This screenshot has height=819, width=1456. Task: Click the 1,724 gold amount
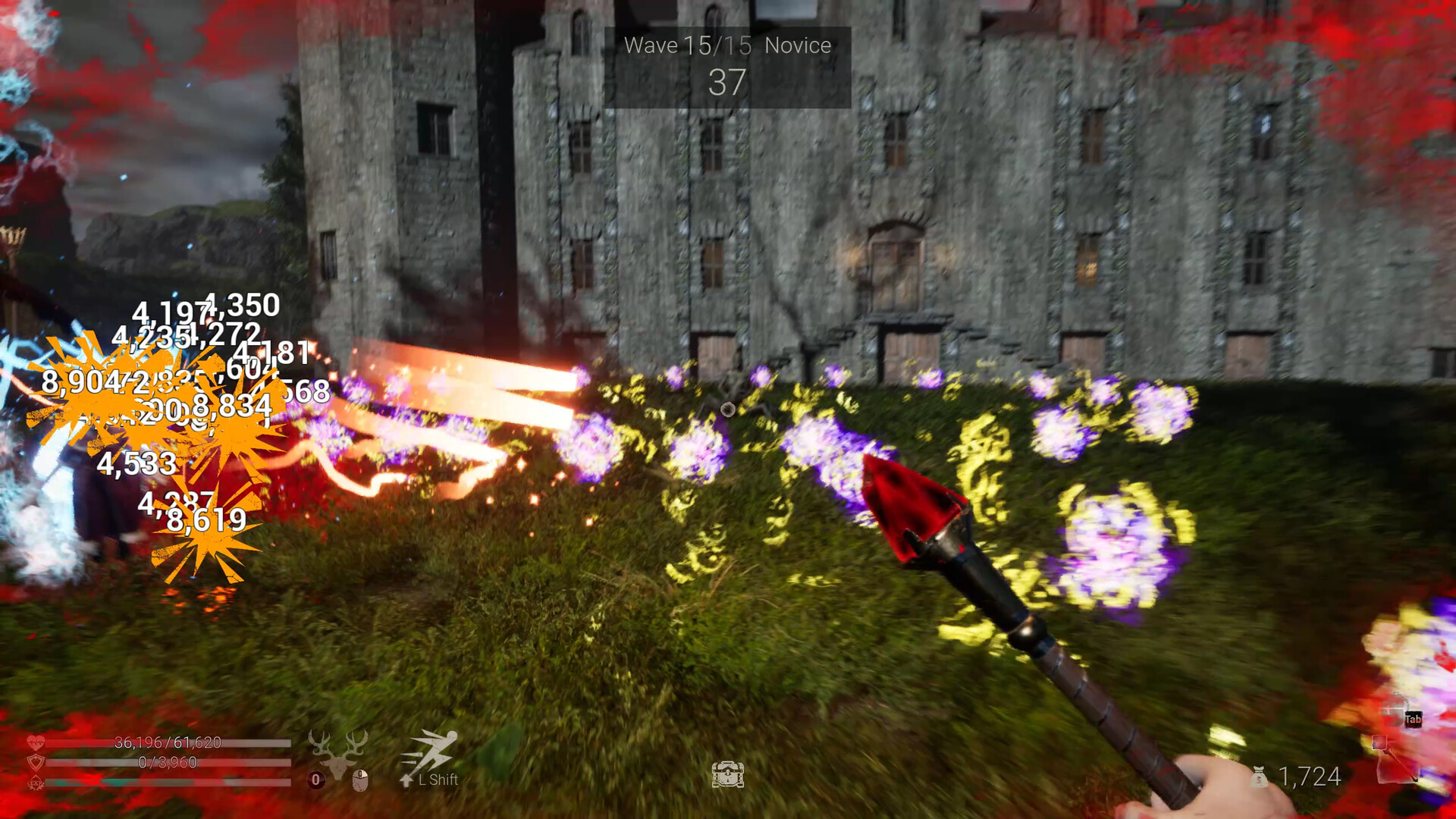pos(1310,777)
